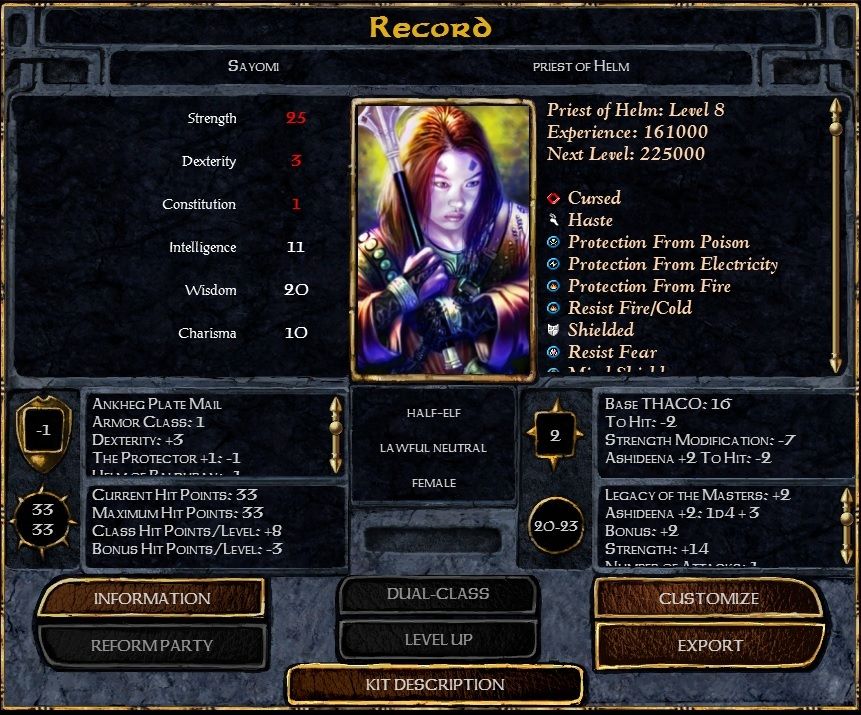
Task: Open the Kit Description
Action: 434,685
